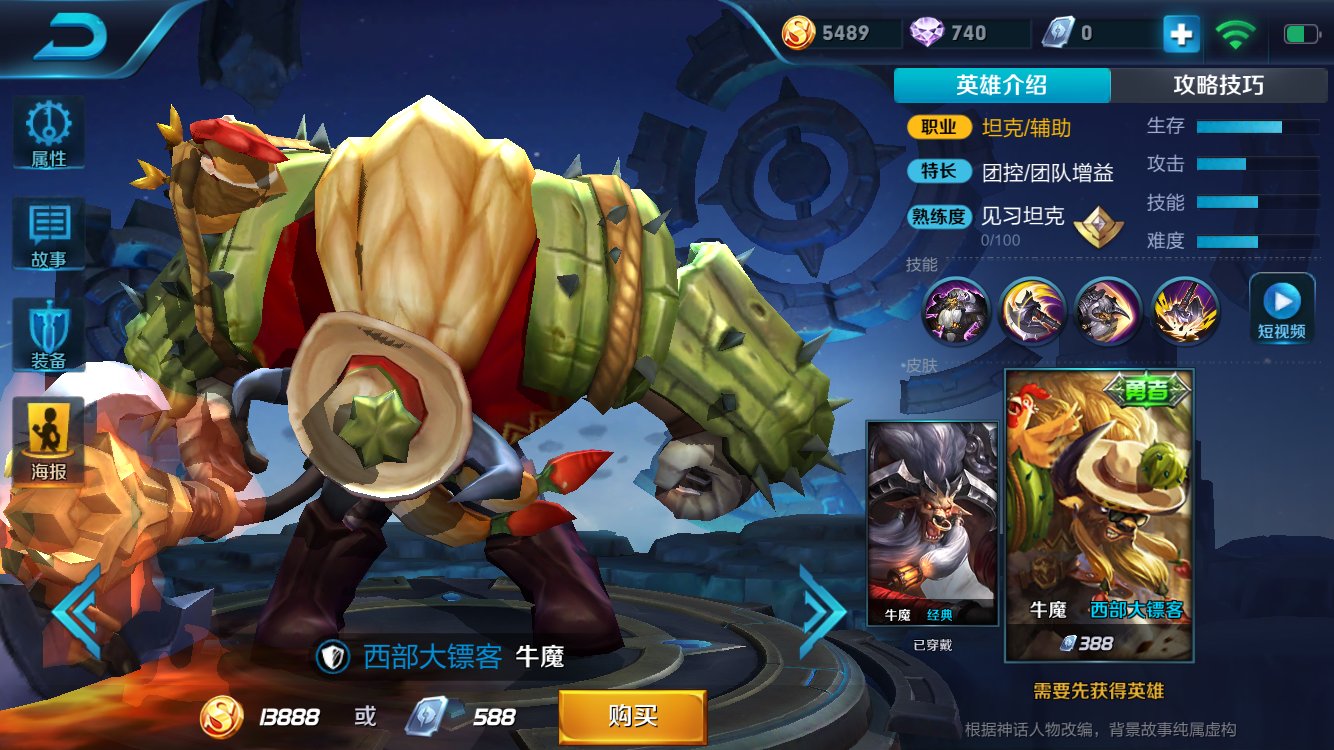Choose the 牛魔 经典 classic skin thumbnail
Viewport: 1334px width, 750px height.
click(x=932, y=523)
